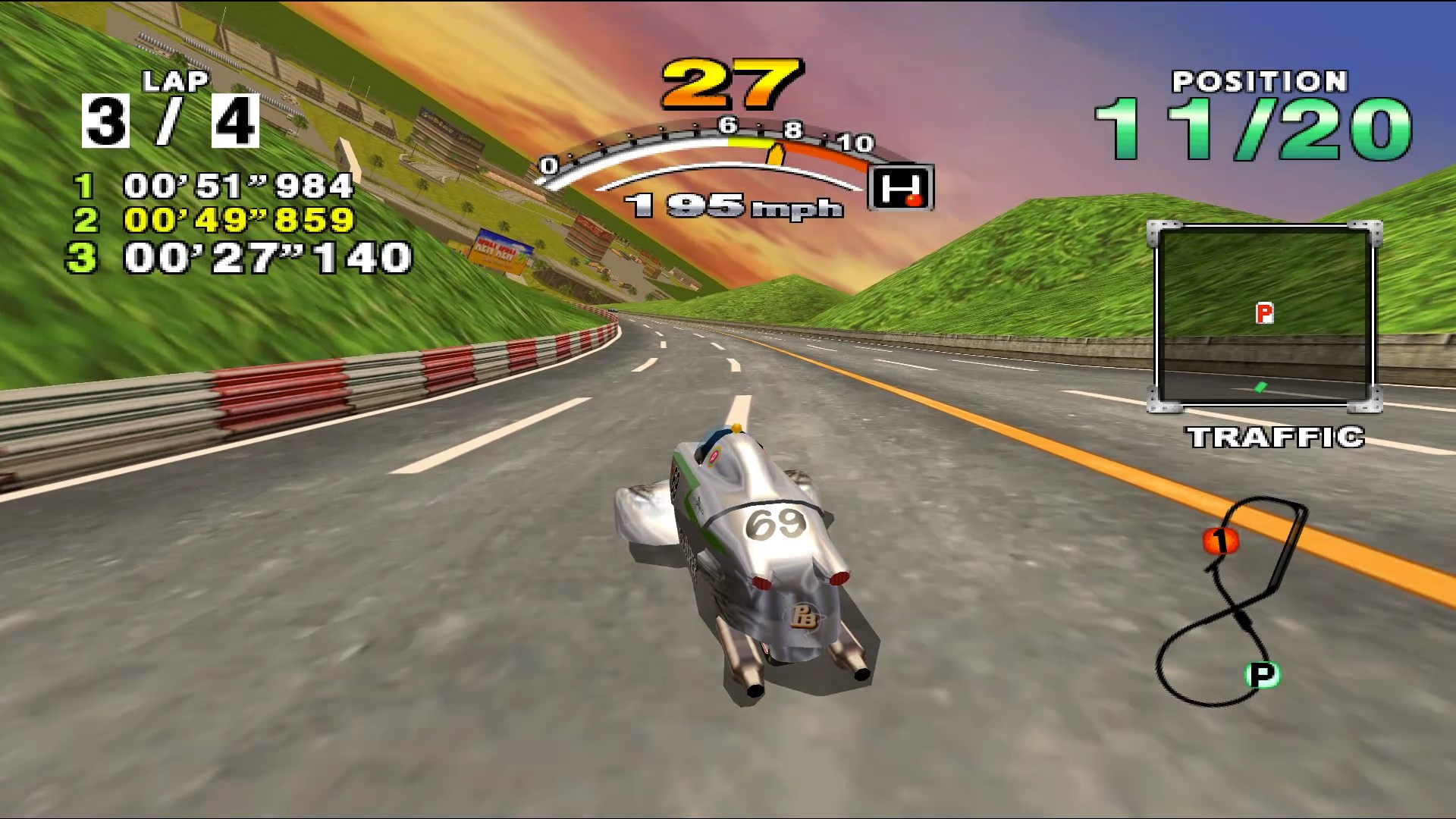Click the traffic rear-view monitor

click(1264, 316)
